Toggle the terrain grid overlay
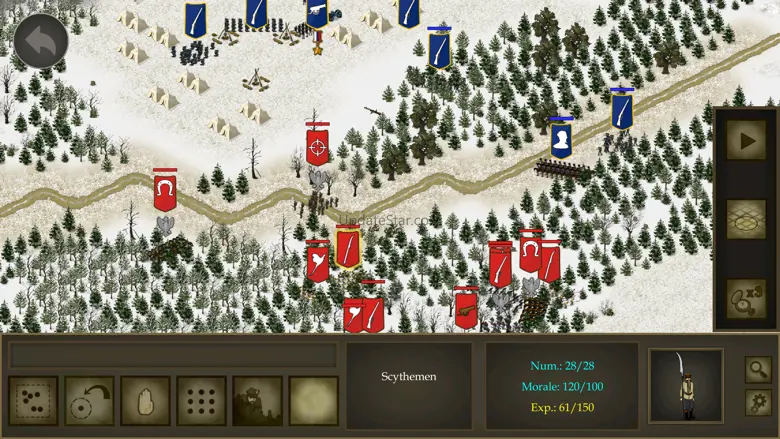 (x=746, y=219)
